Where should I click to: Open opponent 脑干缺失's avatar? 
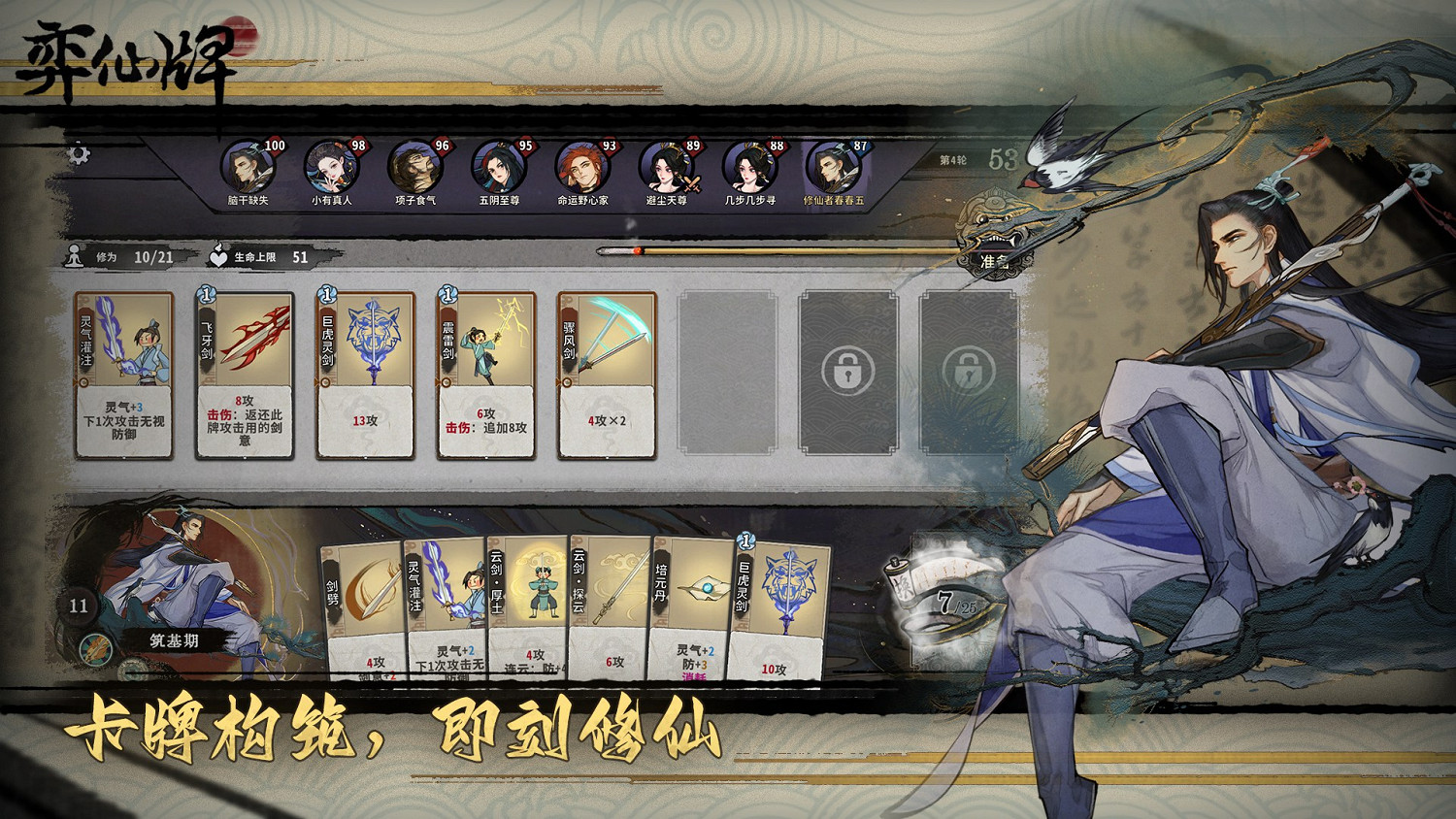point(248,168)
